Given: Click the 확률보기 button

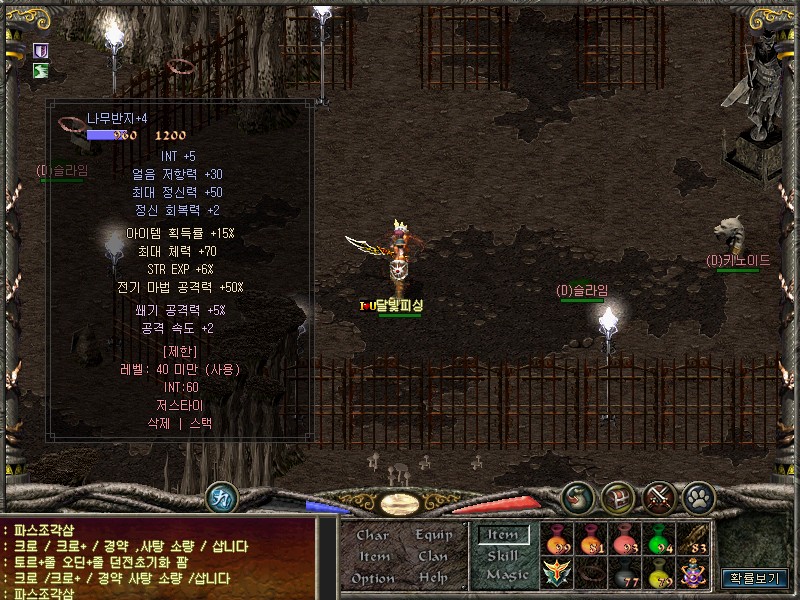Looking at the screenshot, I should [754, 578].
